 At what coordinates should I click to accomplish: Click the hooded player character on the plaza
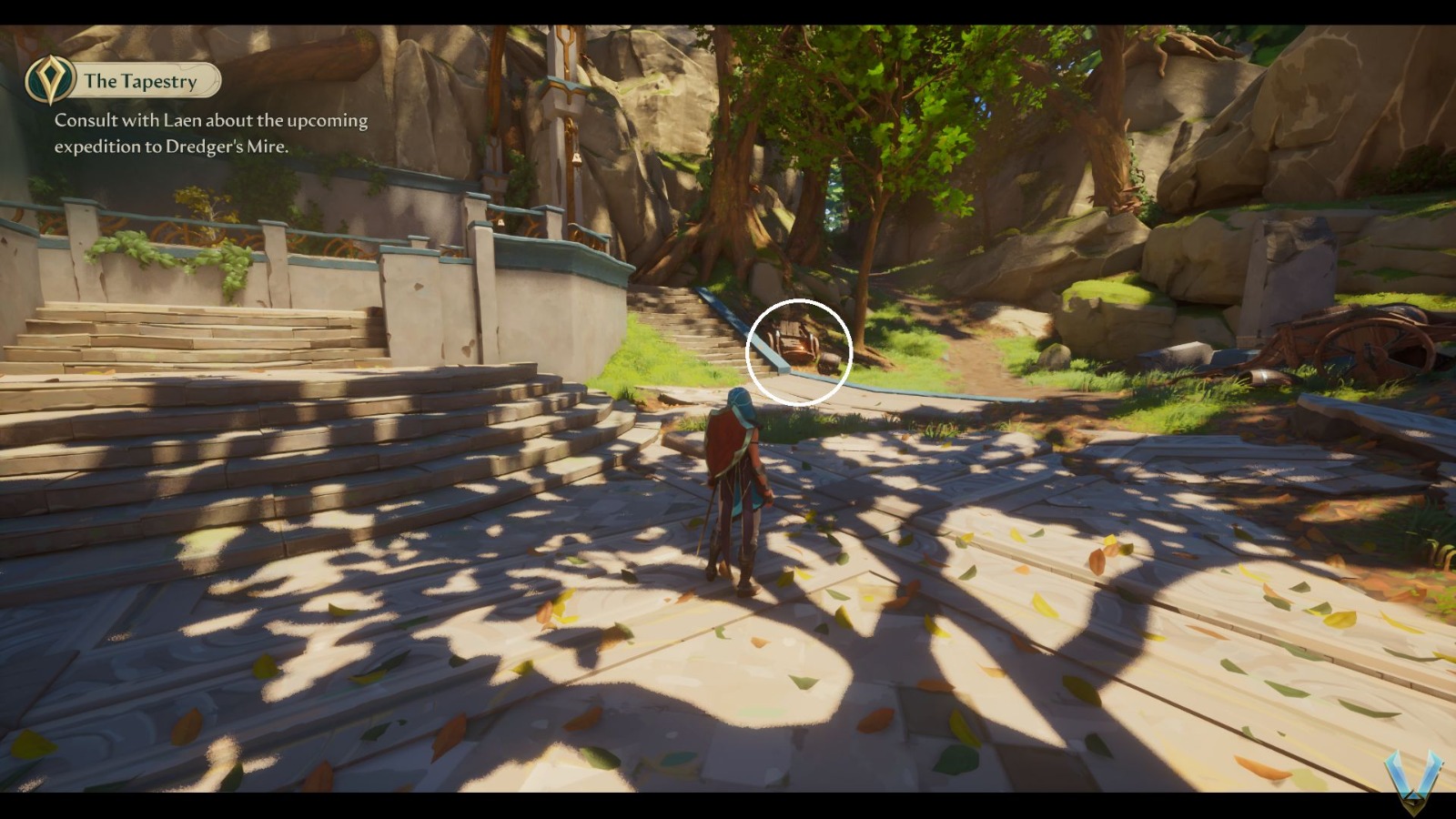pyautogui.click(x=735, y=482)
